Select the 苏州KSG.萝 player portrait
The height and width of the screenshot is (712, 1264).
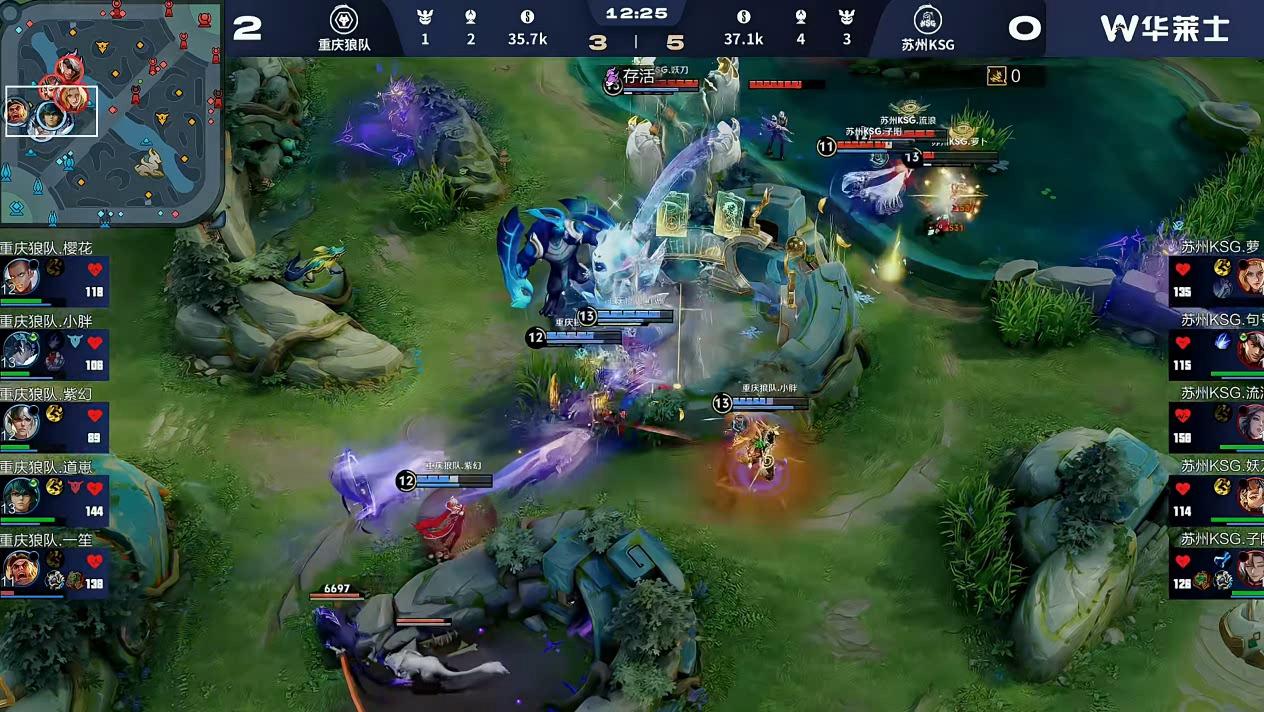point(1250,276)
